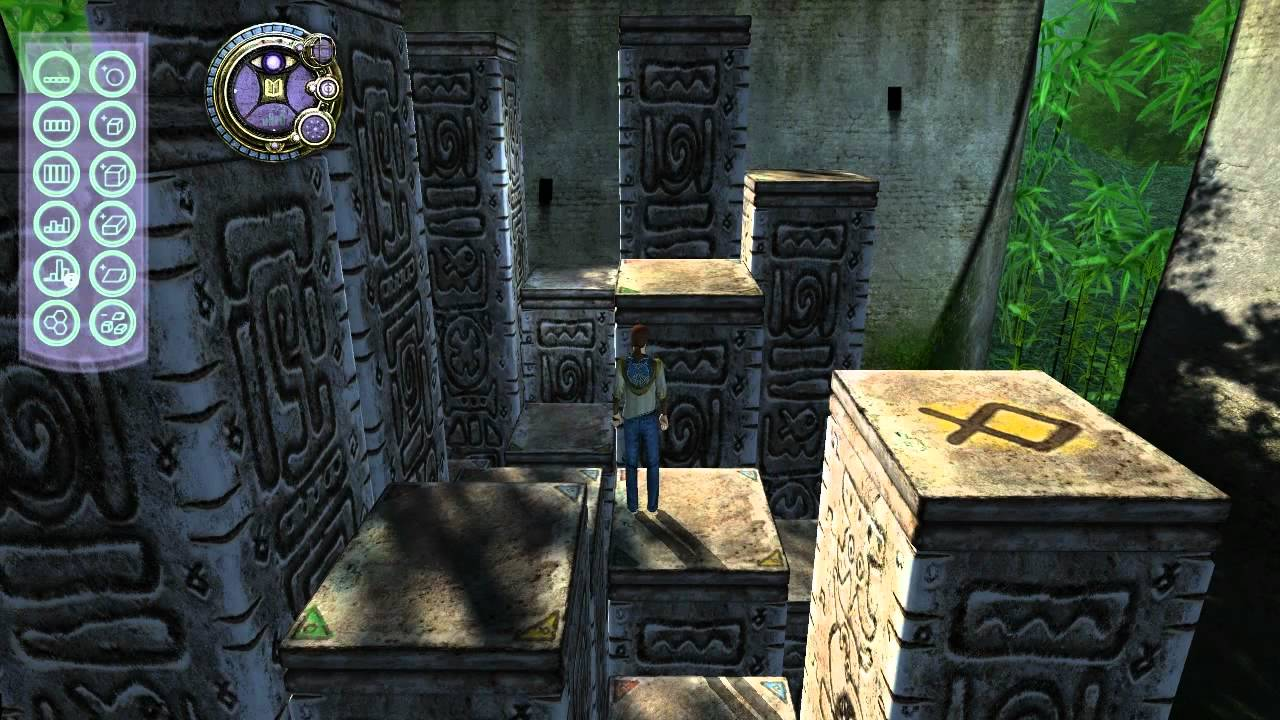Screen dimensions: 1280x720
Task: Select the thin dashed-row block tool
Action: point(56,74)
